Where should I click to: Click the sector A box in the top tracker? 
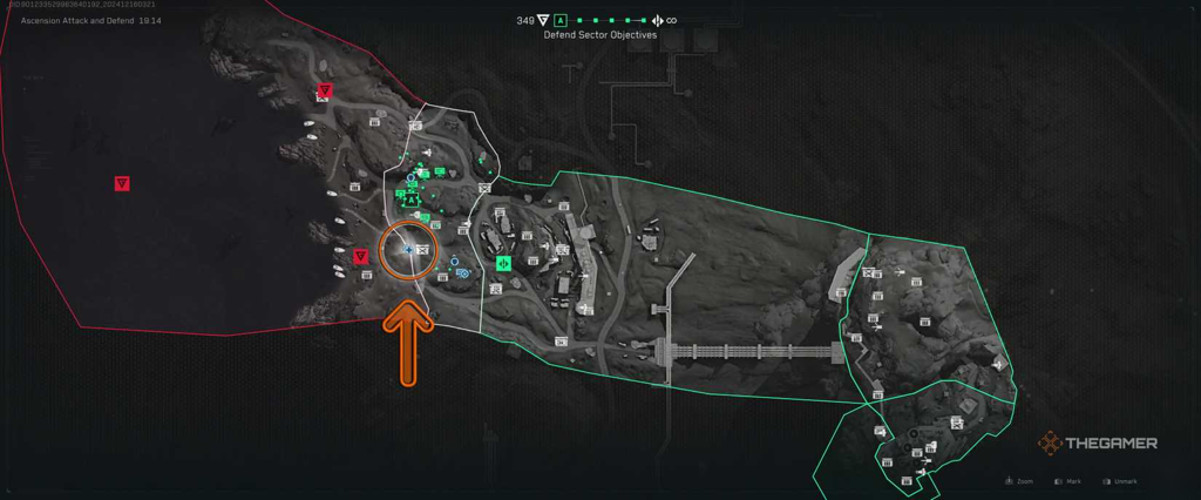click(560, 20)
